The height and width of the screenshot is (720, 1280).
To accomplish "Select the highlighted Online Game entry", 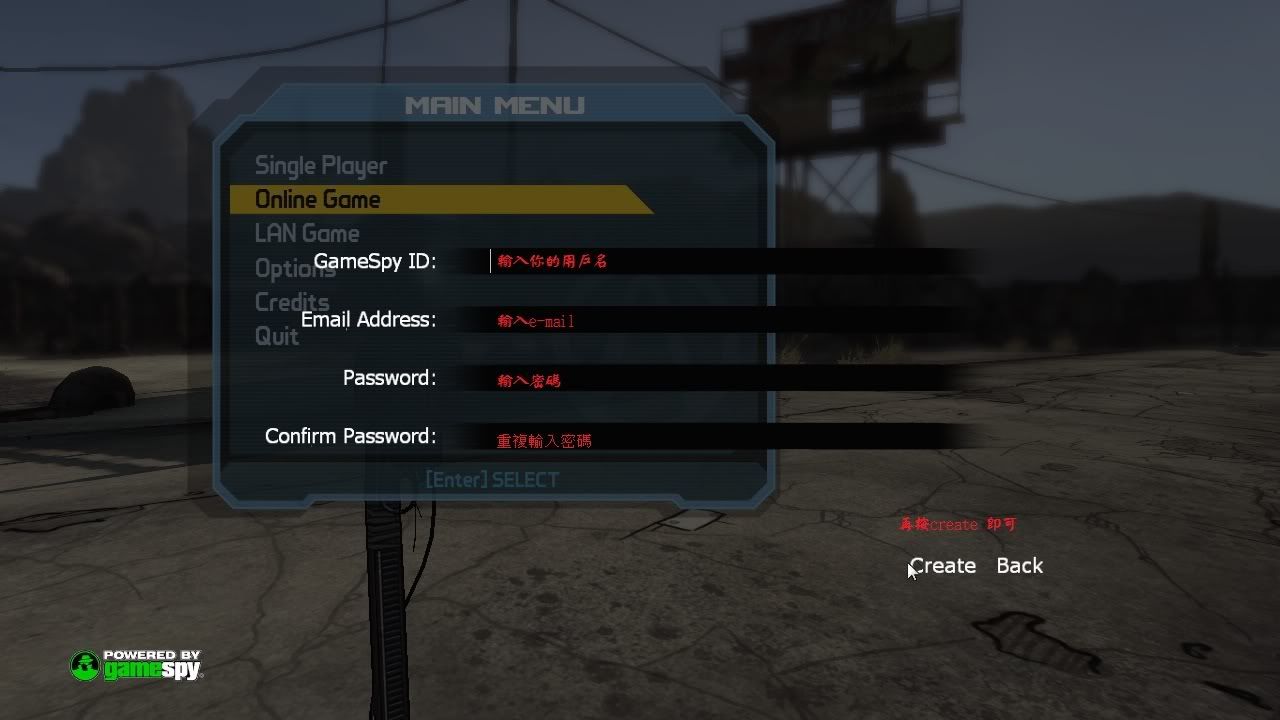I will [x=318, y=199].
